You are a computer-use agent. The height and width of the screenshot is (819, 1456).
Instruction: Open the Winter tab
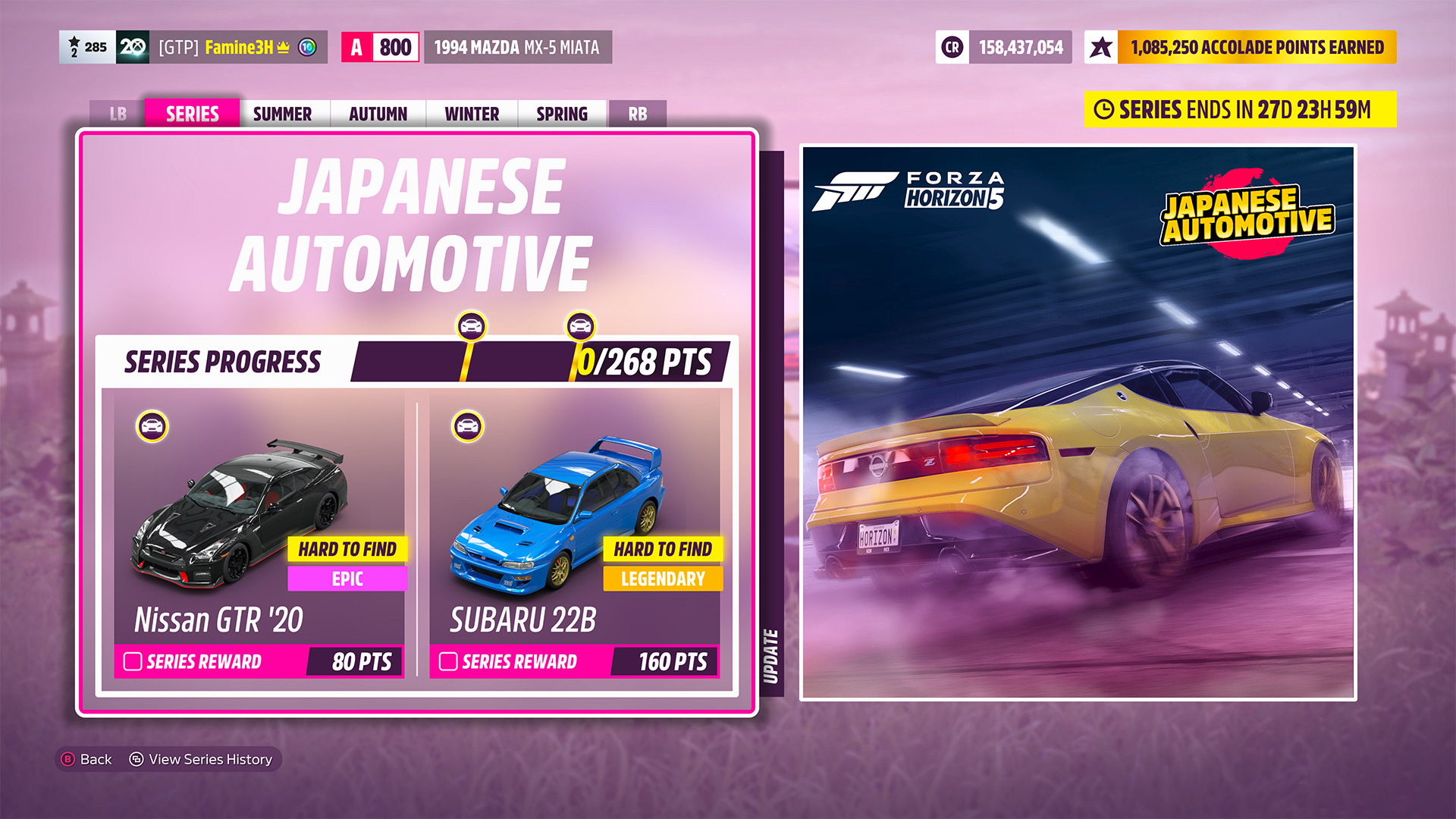coord(471,114)
